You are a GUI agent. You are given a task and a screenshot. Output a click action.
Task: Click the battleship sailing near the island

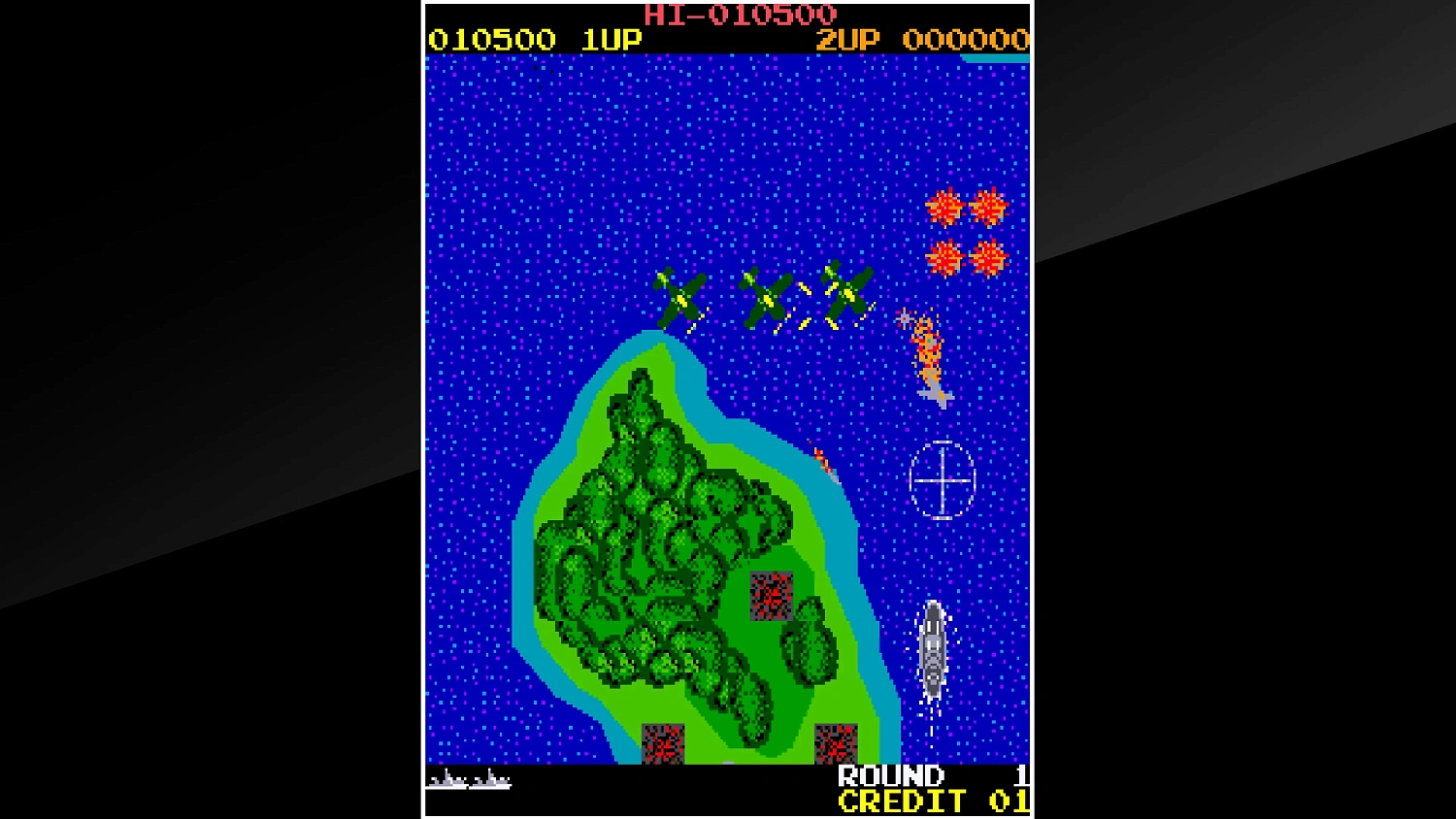(x=933, y=650)
